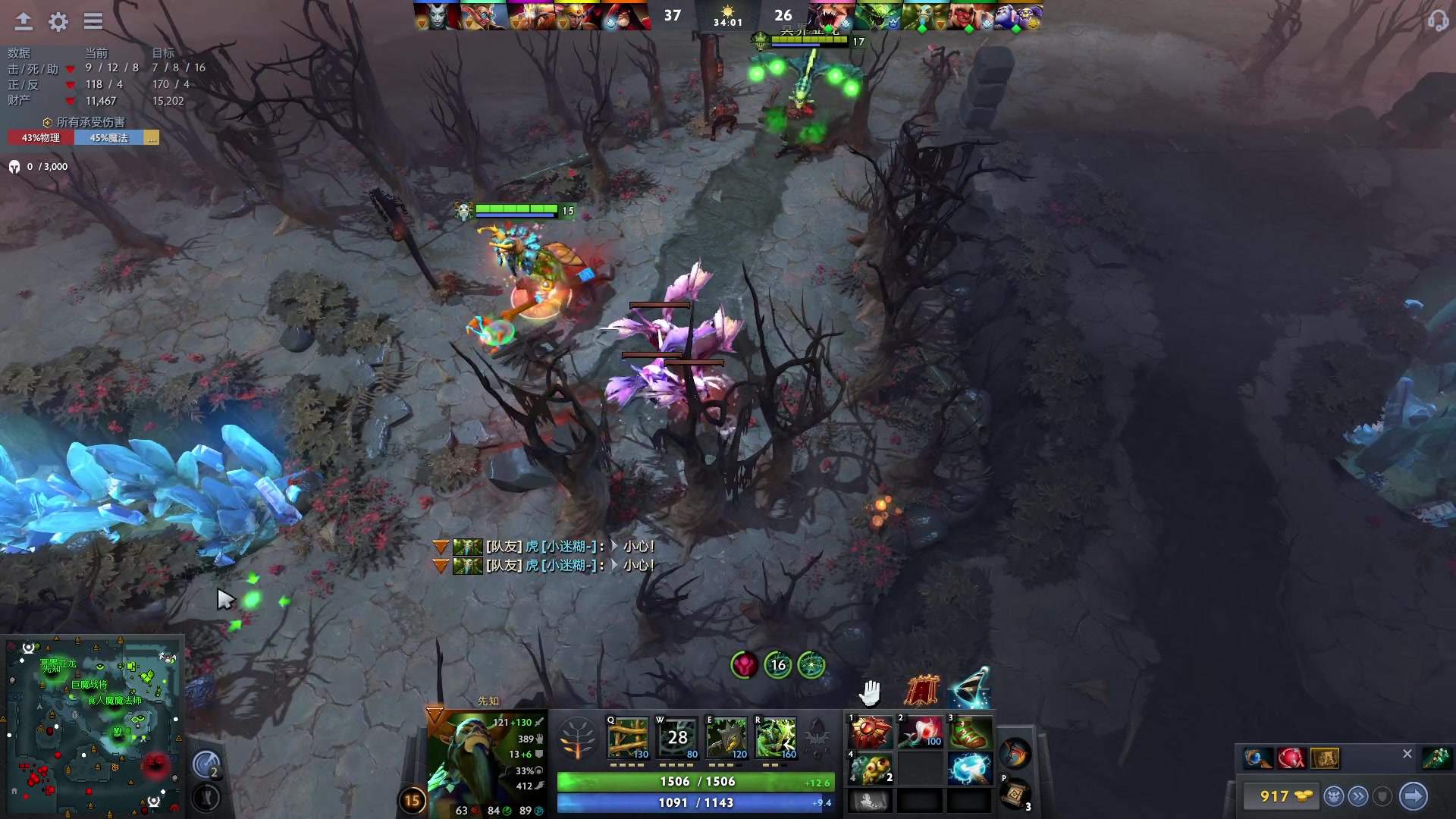This screenshot has width=1456, height=819.
Task: Click the Town Portal Scroll slot
Action: click(x=1015, y=793)
